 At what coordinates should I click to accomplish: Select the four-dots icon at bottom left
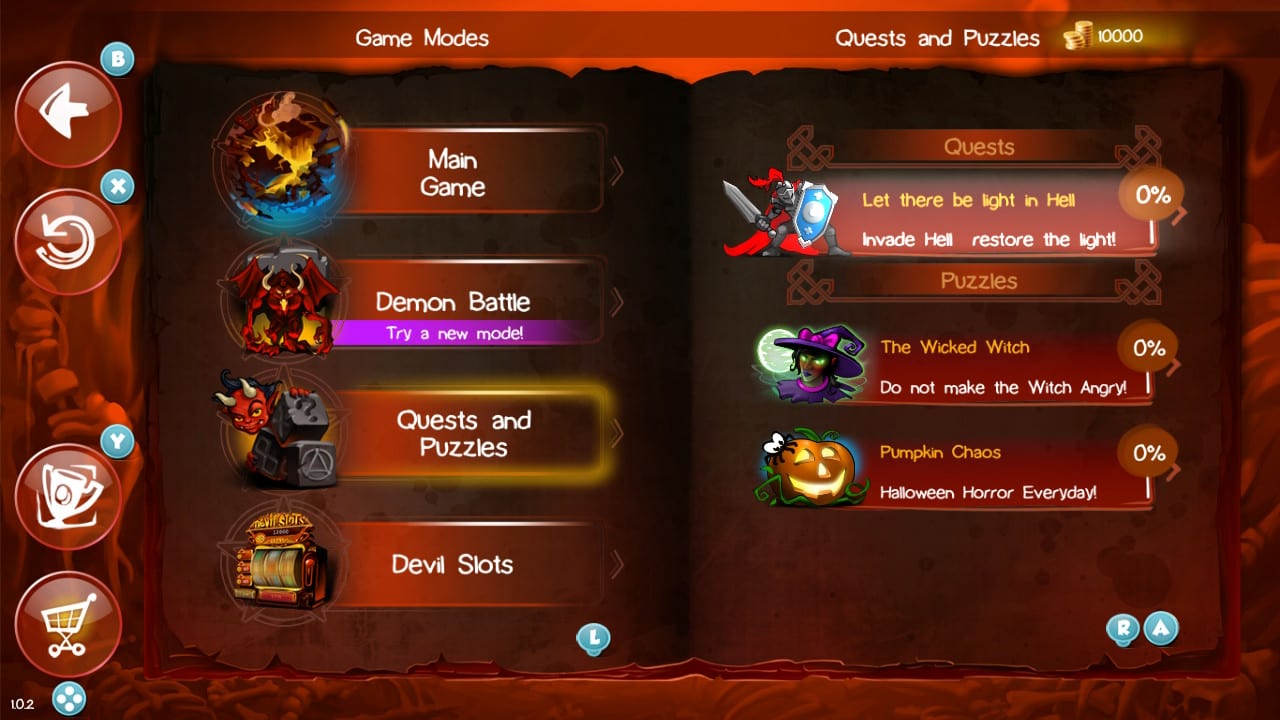click(68, 699)
